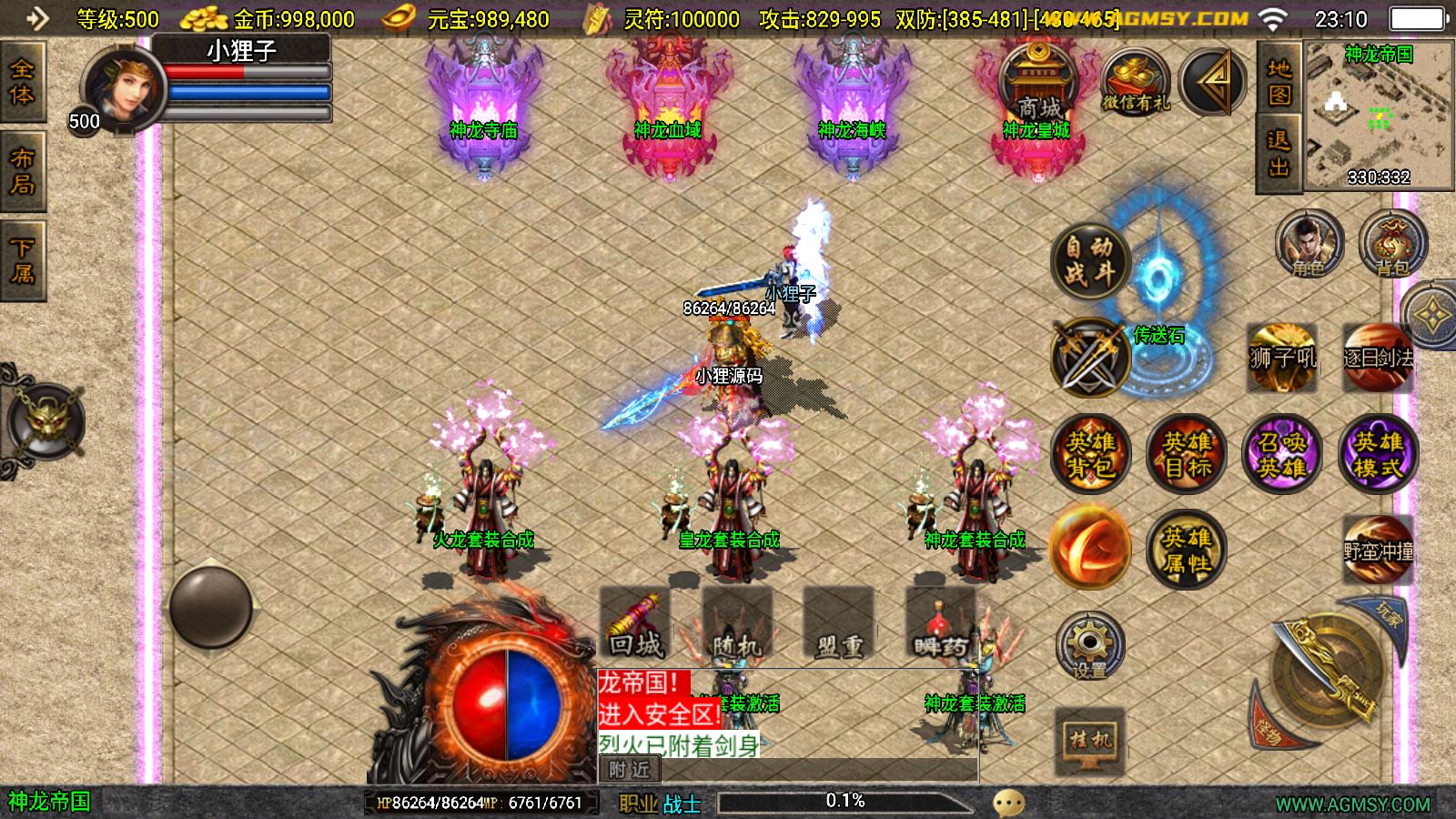
Task: Switch to the 附近 chat tab
Action: tap(629, 770)
